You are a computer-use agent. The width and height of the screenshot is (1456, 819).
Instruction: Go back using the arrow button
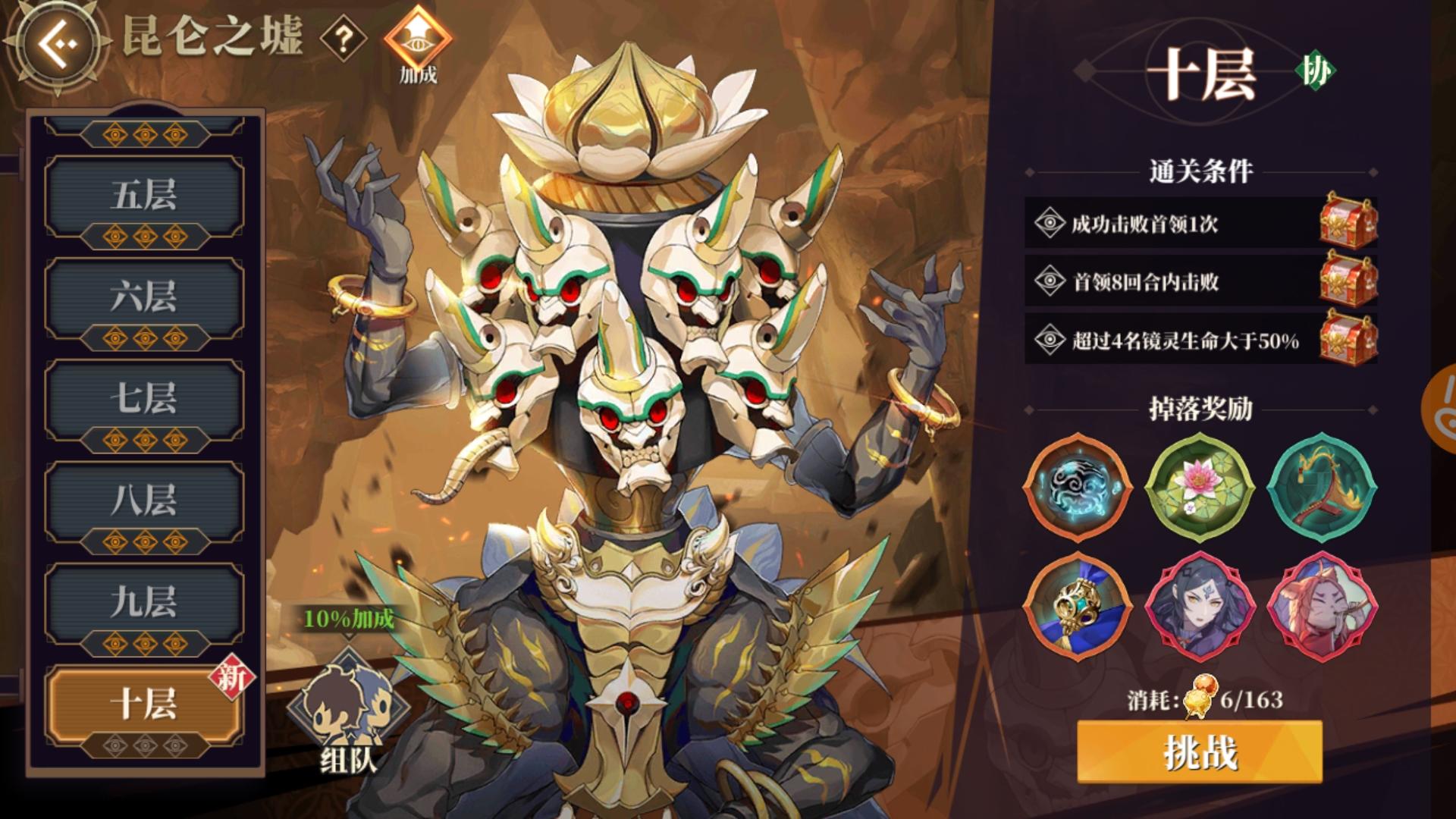coord(61,42)
